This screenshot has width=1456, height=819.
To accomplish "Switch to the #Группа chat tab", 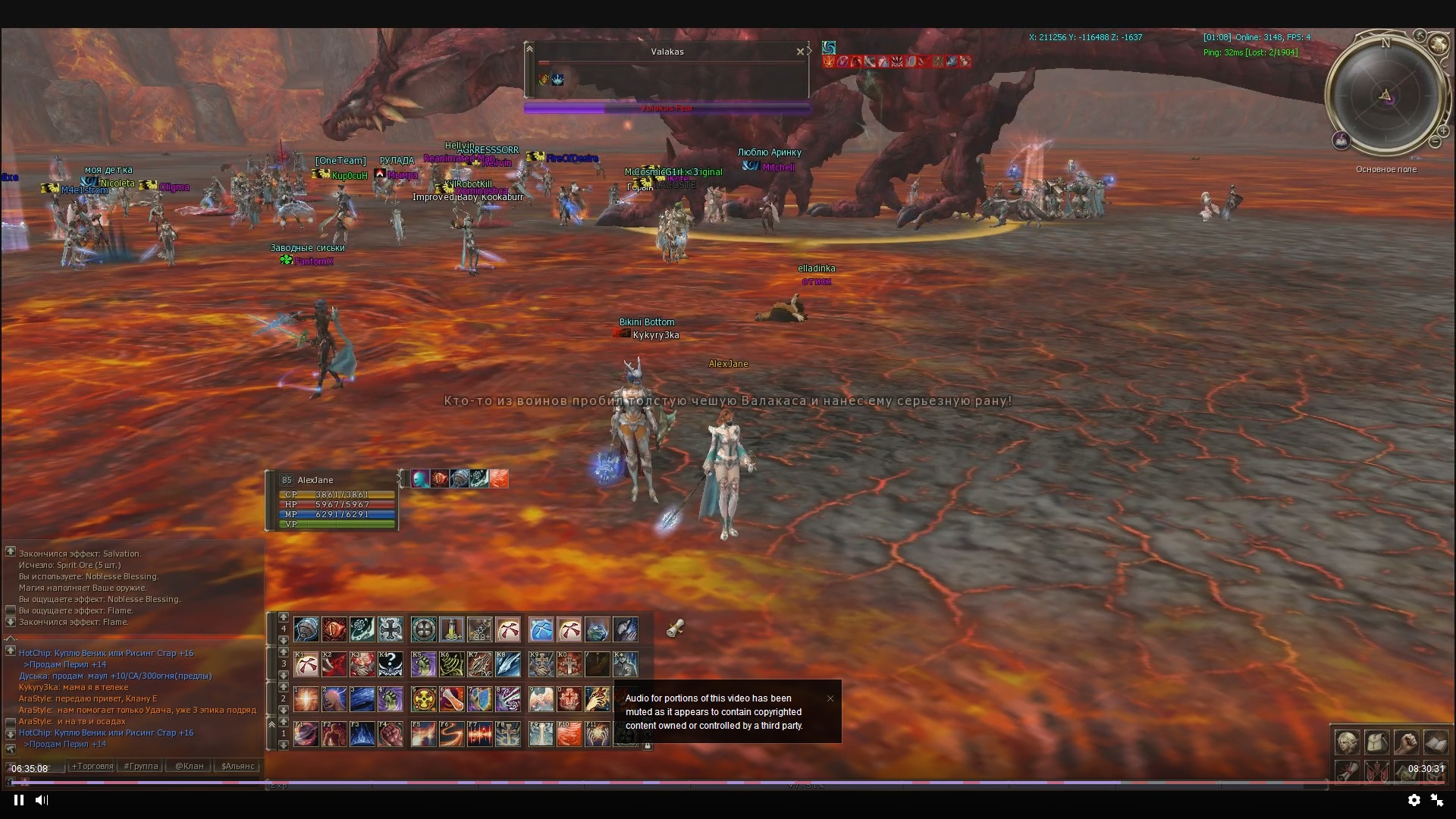I will click(141, 766).
